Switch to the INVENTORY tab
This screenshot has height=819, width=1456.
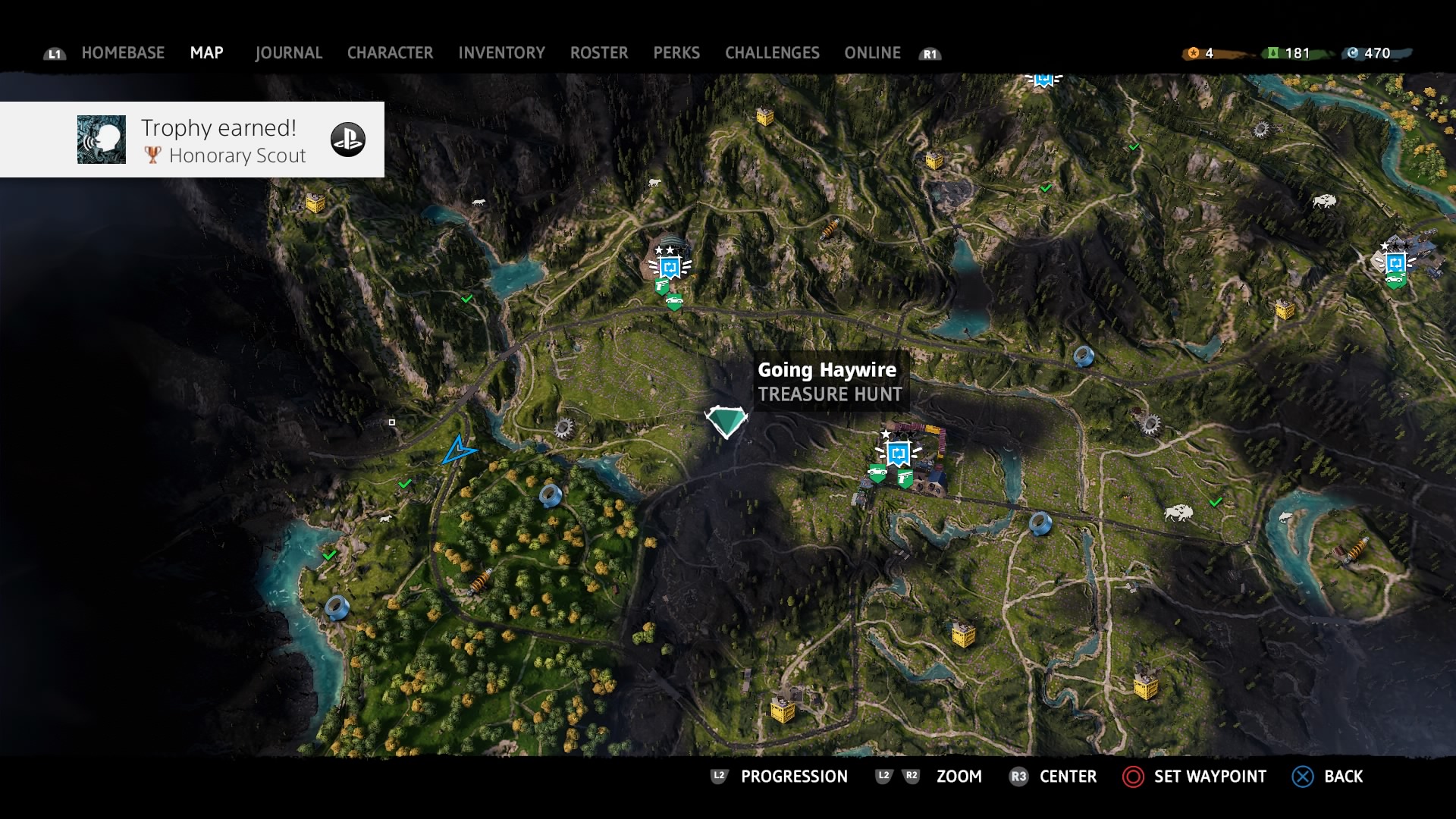(501, 52)
